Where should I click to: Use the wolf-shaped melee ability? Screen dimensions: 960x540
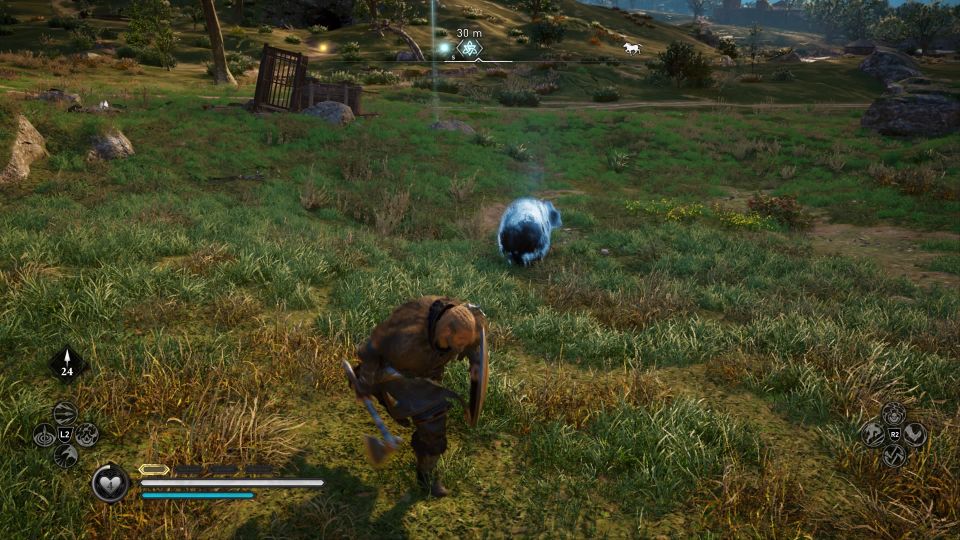[872, 434]
